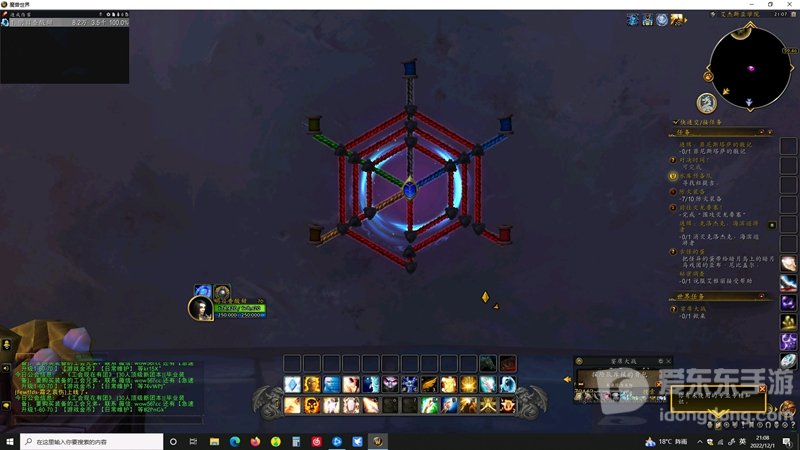The width and height of the screenshot is (800, 450).
Task: Open the World of Warcraft taskbar icon
Action: pos(378,441)
